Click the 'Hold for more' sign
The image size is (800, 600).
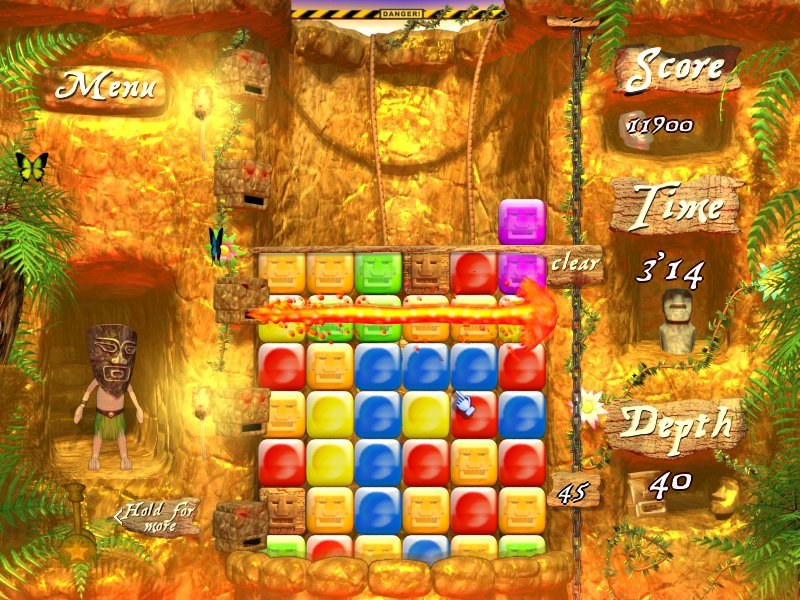pyautogui.click(x=162, y=517)
